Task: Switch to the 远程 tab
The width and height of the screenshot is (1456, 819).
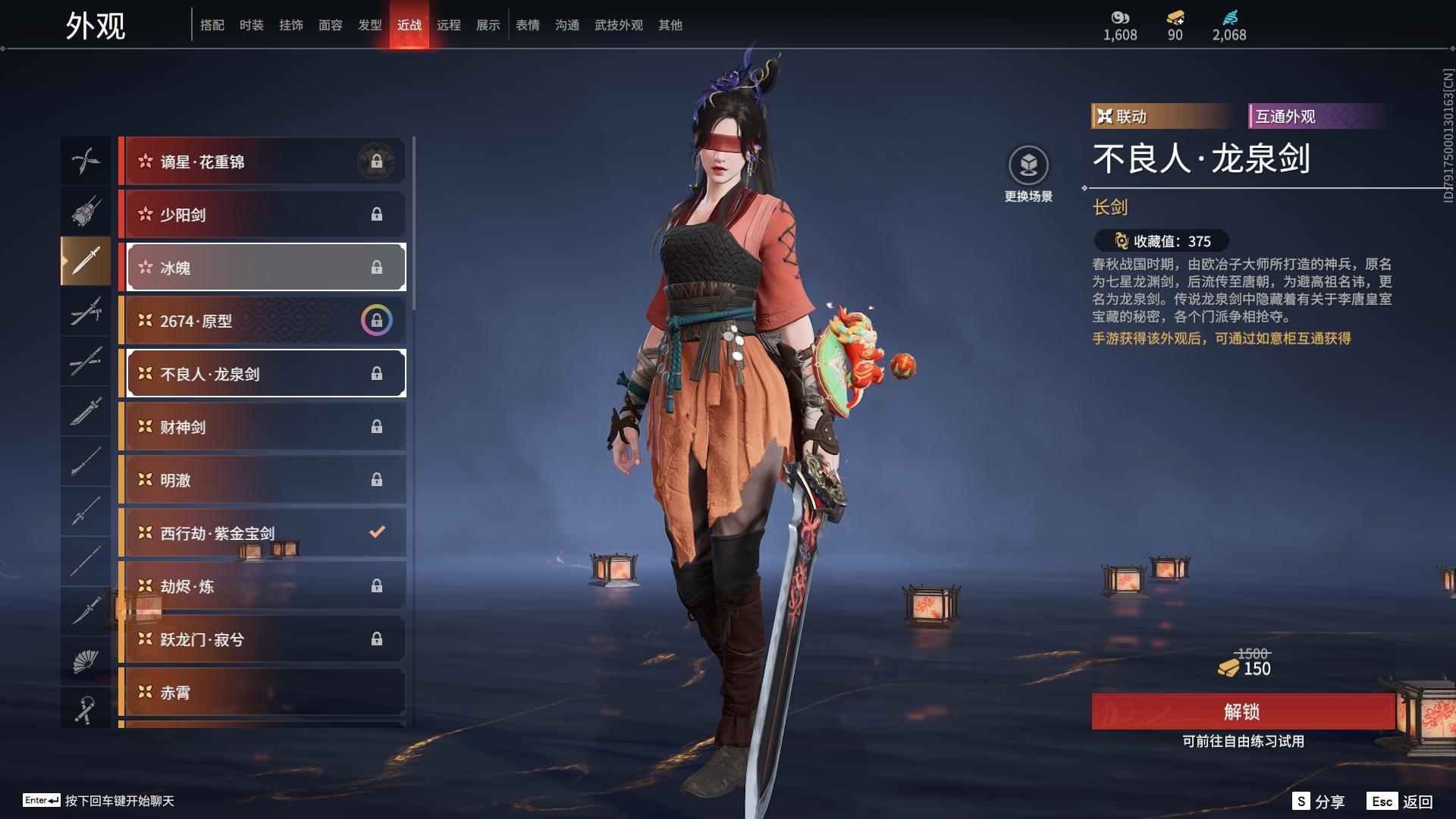Action: coord(450,24)
